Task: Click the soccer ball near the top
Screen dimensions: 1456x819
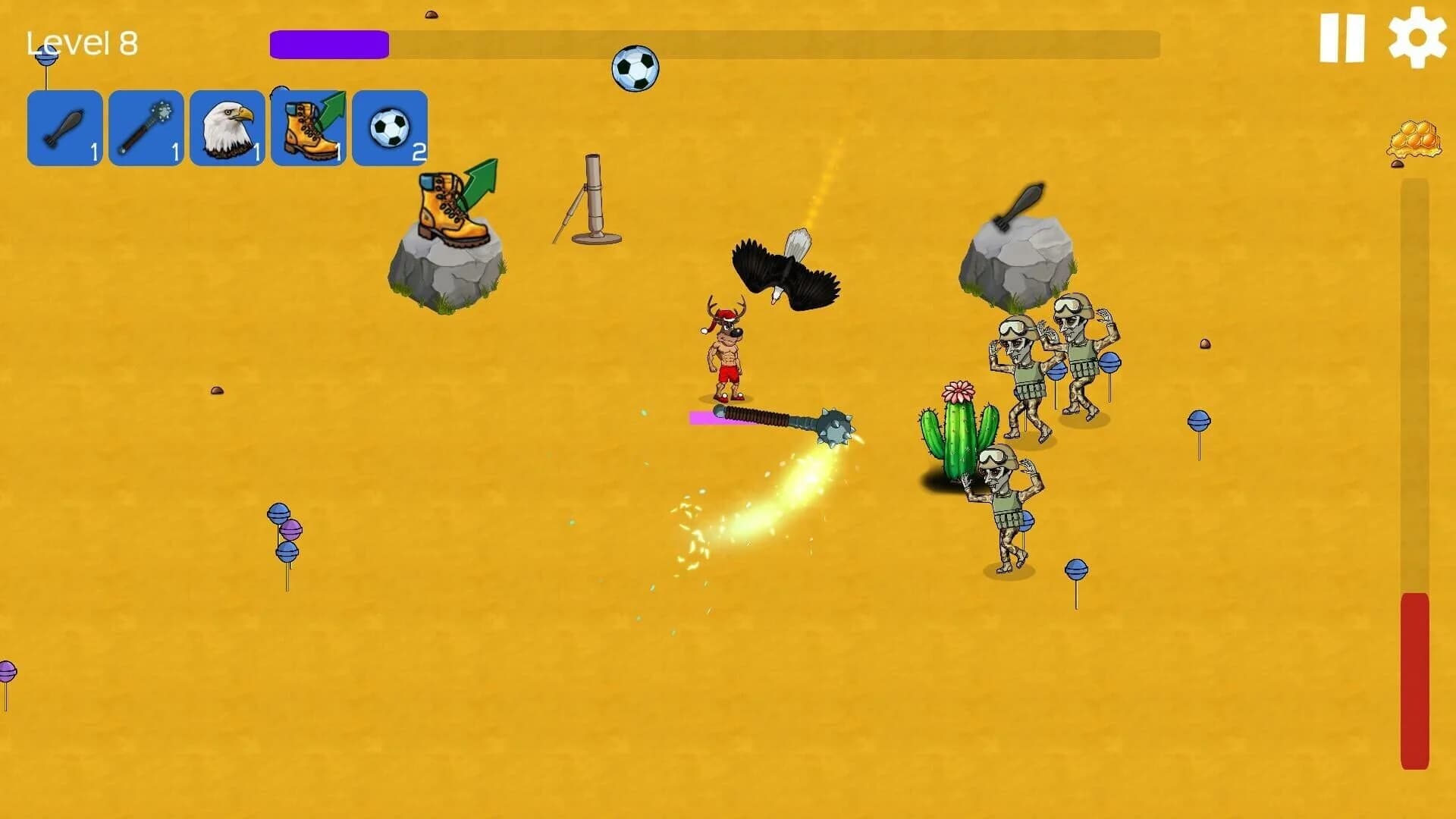Action: click(637, 68)
